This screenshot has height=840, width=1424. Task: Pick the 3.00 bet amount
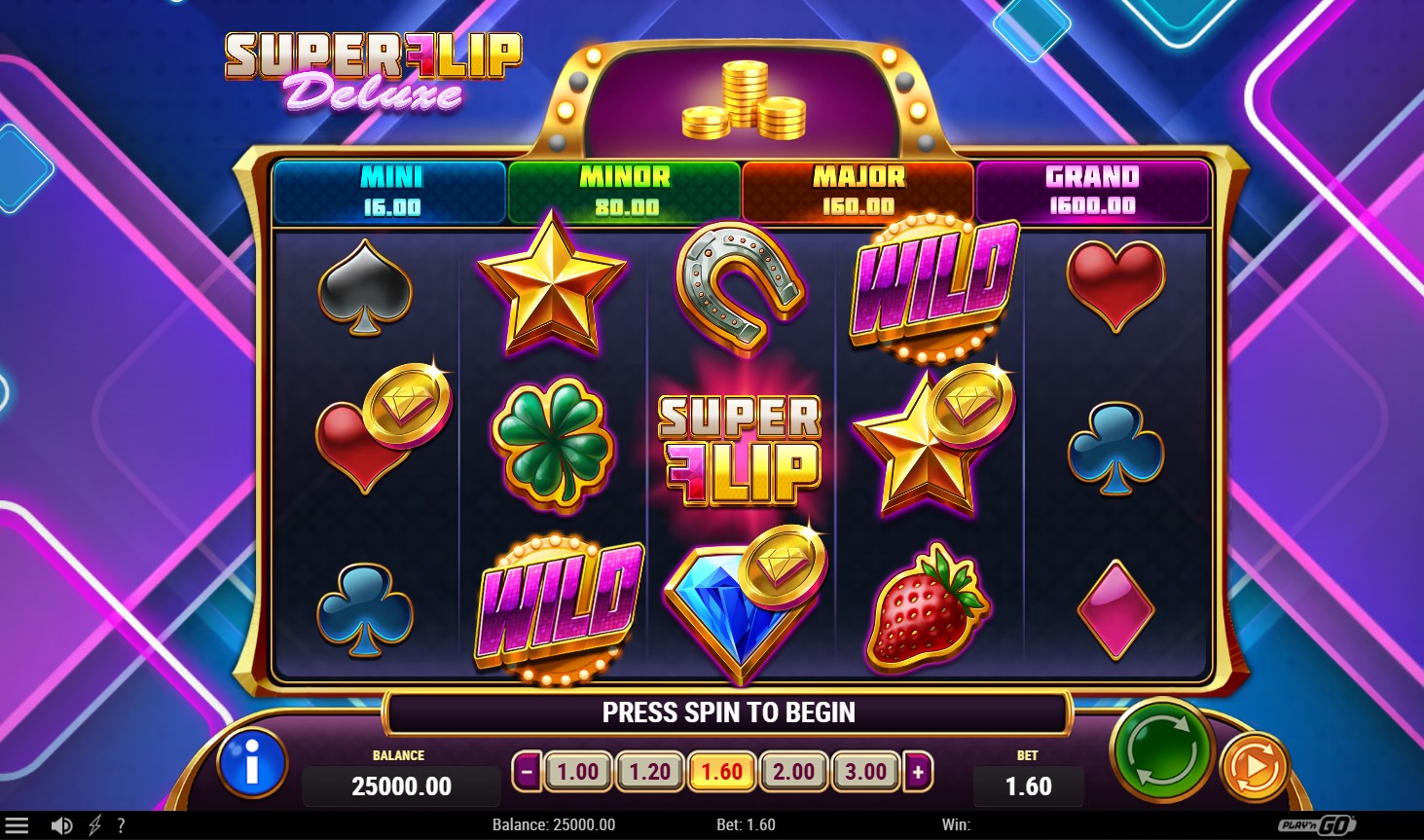[x=866, y=773]
